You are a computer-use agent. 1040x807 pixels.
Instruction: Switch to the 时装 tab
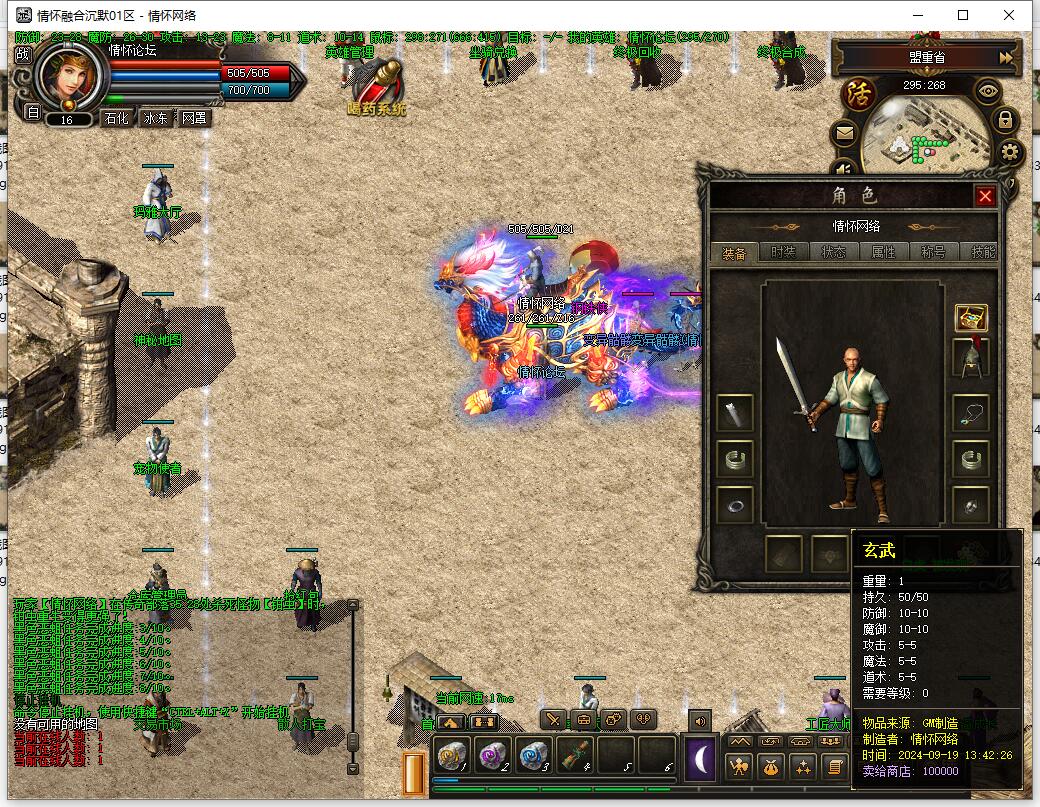pyautogui.click(x=783, y=253)
